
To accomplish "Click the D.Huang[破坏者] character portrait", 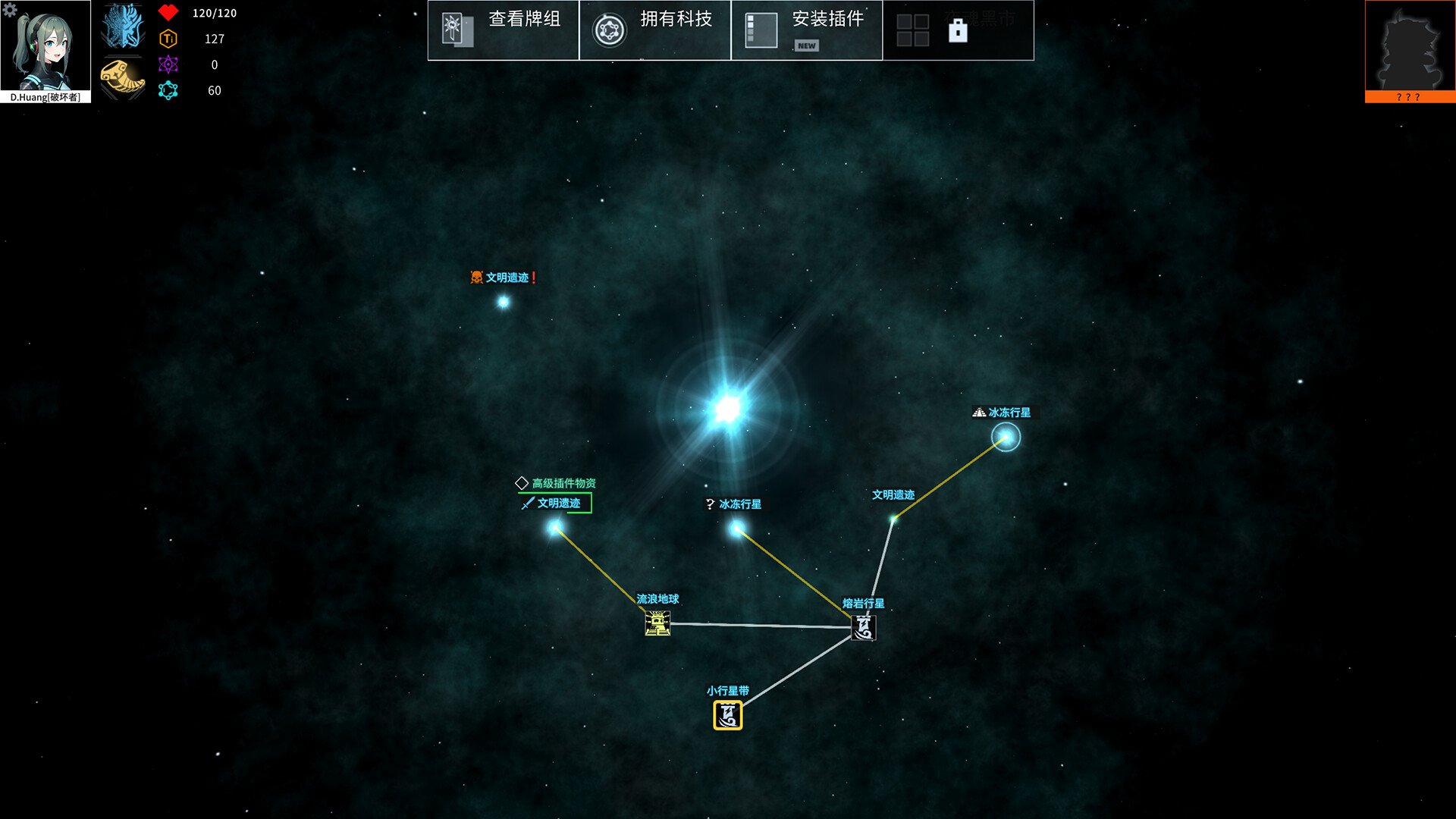I will [46, 49].
